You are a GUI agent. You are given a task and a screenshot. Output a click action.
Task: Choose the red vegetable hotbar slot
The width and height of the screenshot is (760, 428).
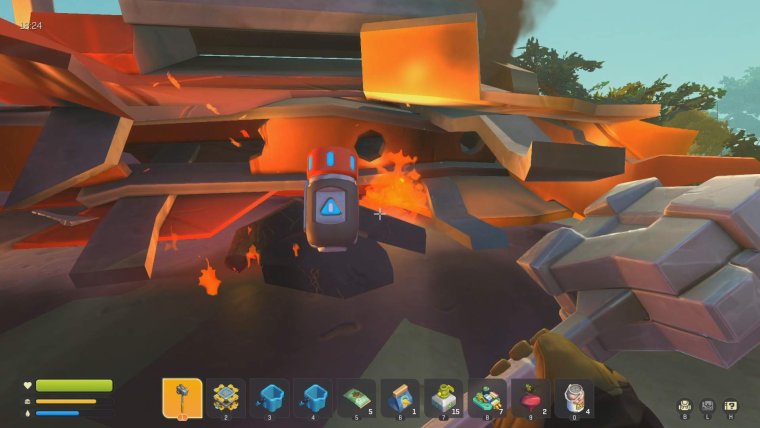click(x=530, y=398)
